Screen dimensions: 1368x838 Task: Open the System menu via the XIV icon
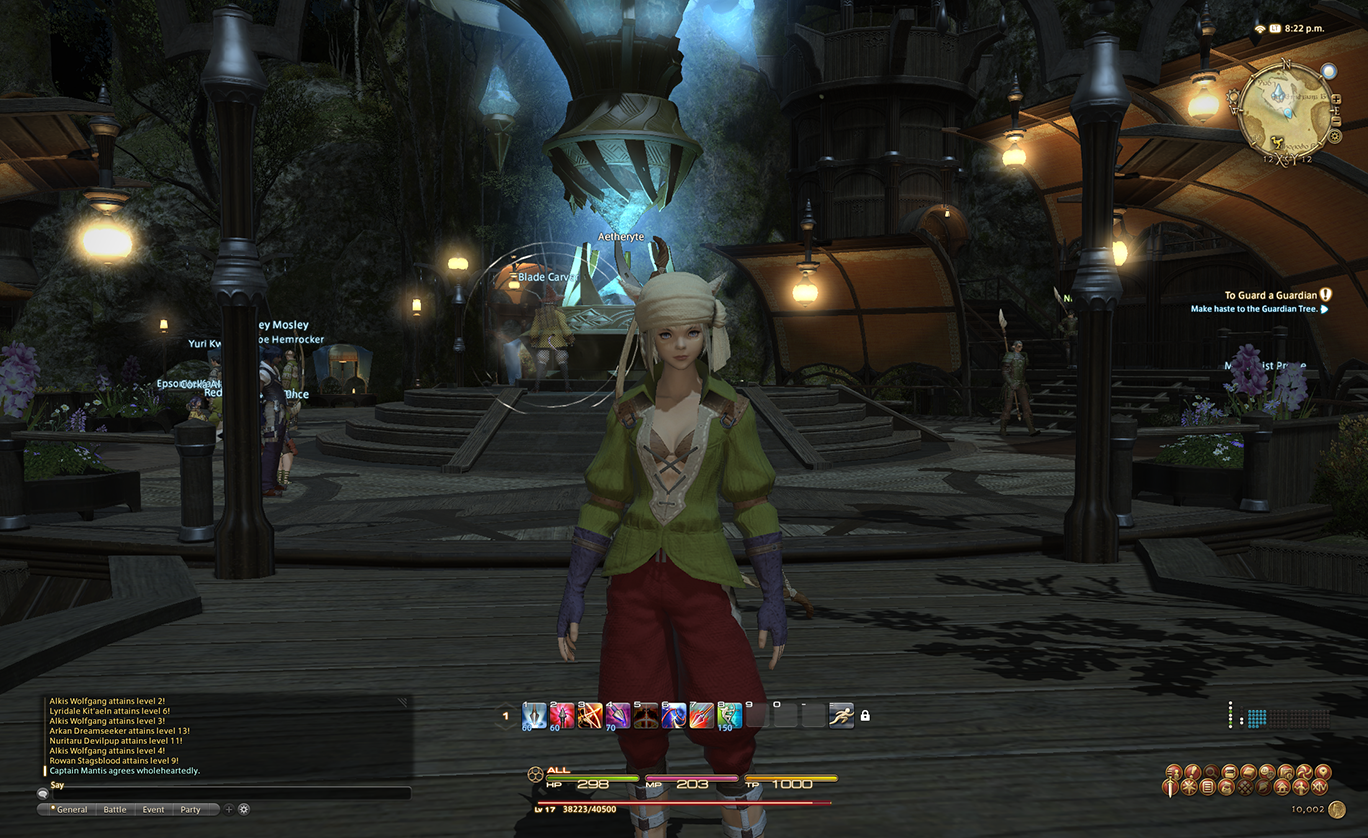click(x=1320, y=787)
